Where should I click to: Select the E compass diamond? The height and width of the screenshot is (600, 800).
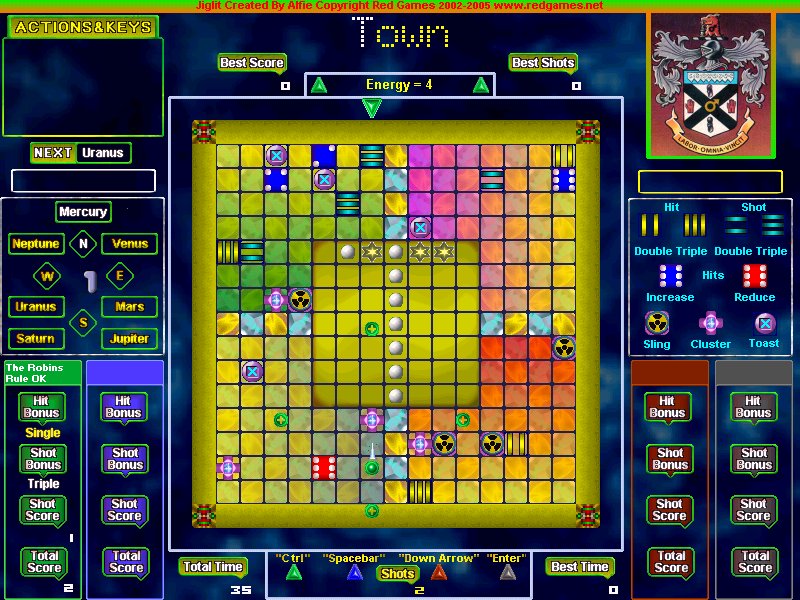coord(120,275)
